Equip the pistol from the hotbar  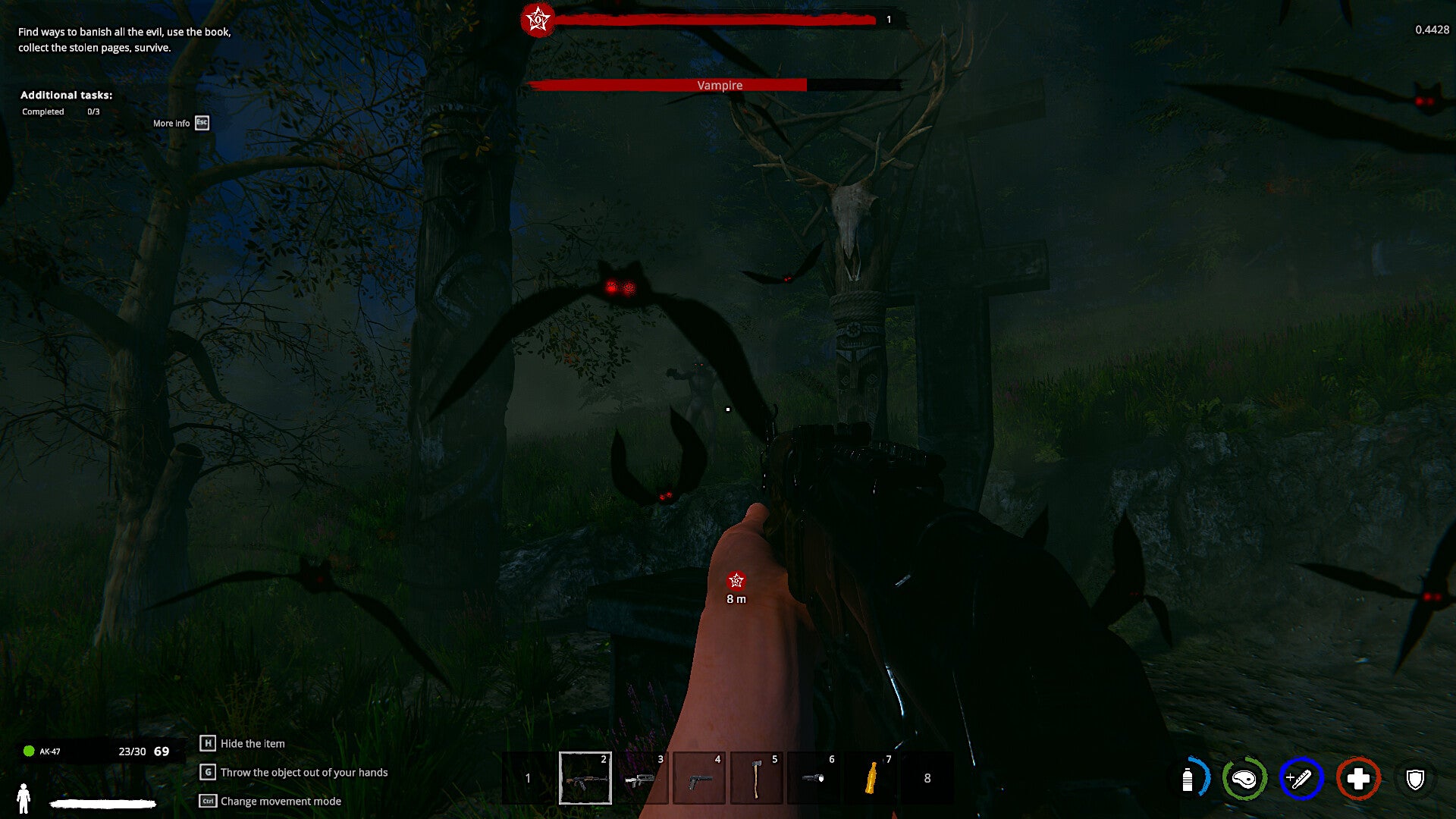click(x=698, y=778)
